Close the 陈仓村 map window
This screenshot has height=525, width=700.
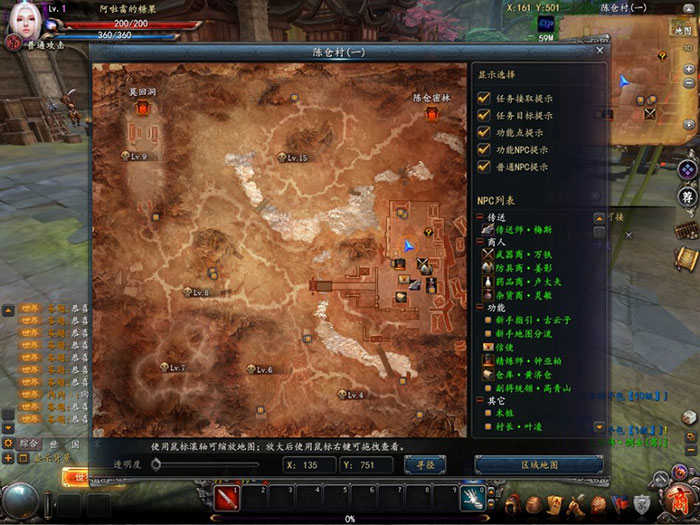click(599, 49)
